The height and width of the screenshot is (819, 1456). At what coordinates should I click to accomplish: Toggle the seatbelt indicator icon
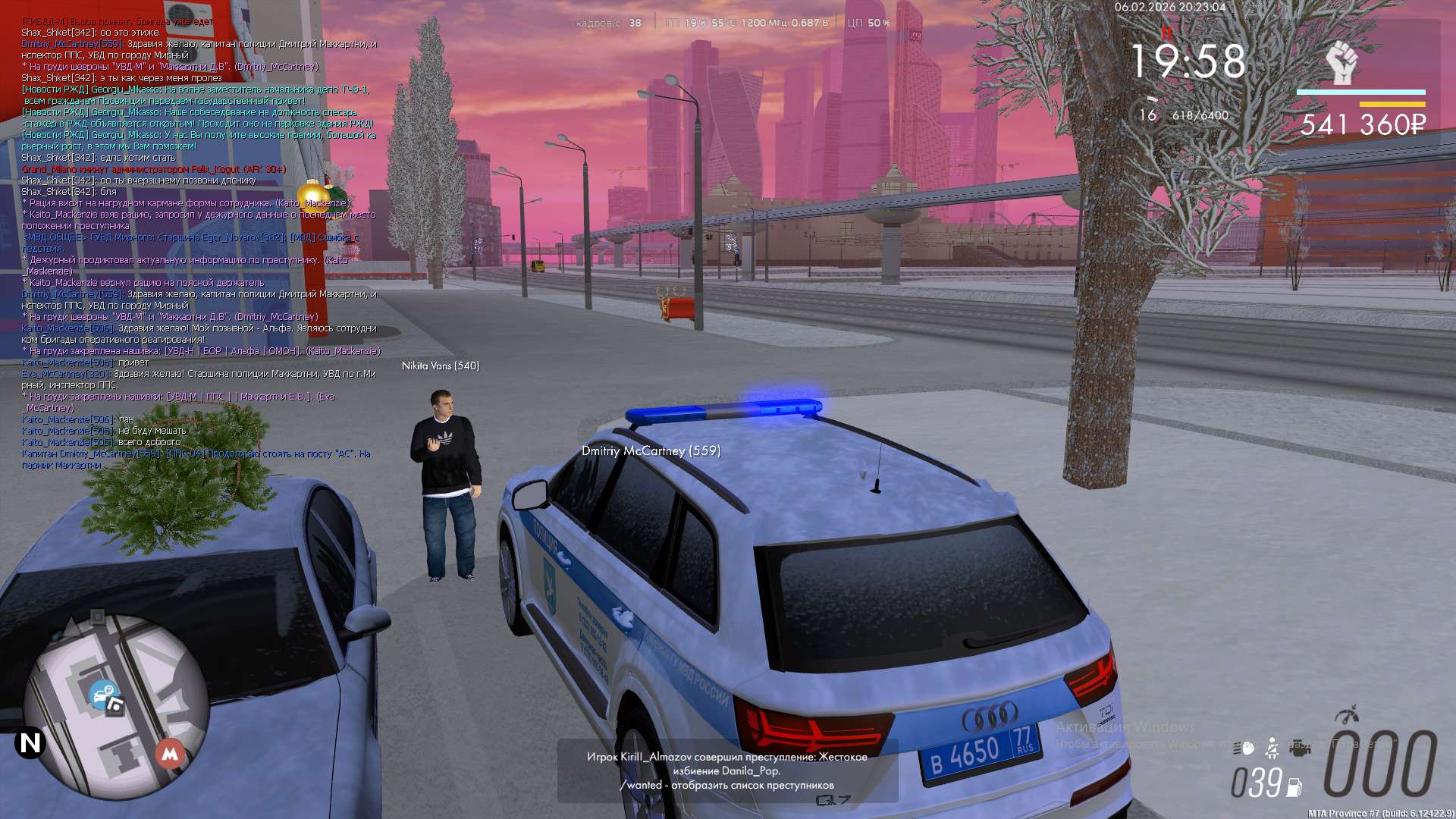pos(1272,749)
